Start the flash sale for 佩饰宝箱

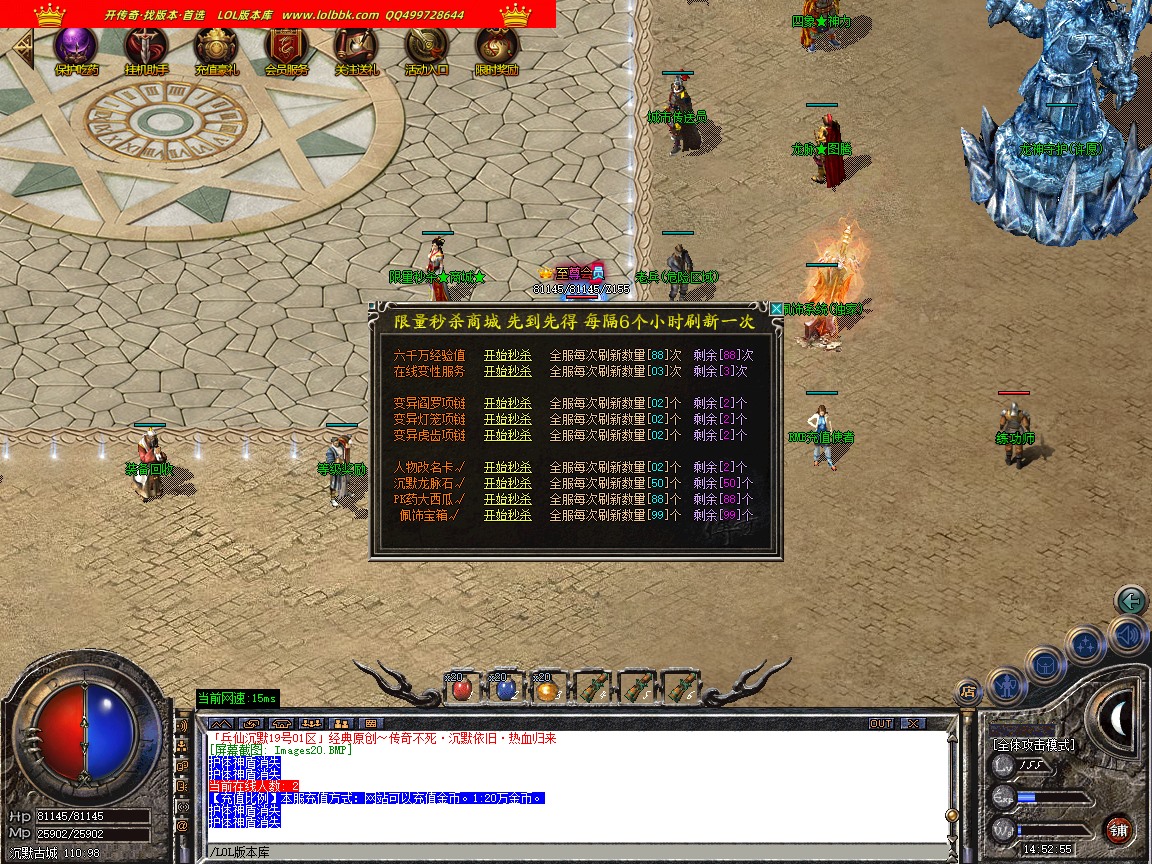(x=508, y=515)
